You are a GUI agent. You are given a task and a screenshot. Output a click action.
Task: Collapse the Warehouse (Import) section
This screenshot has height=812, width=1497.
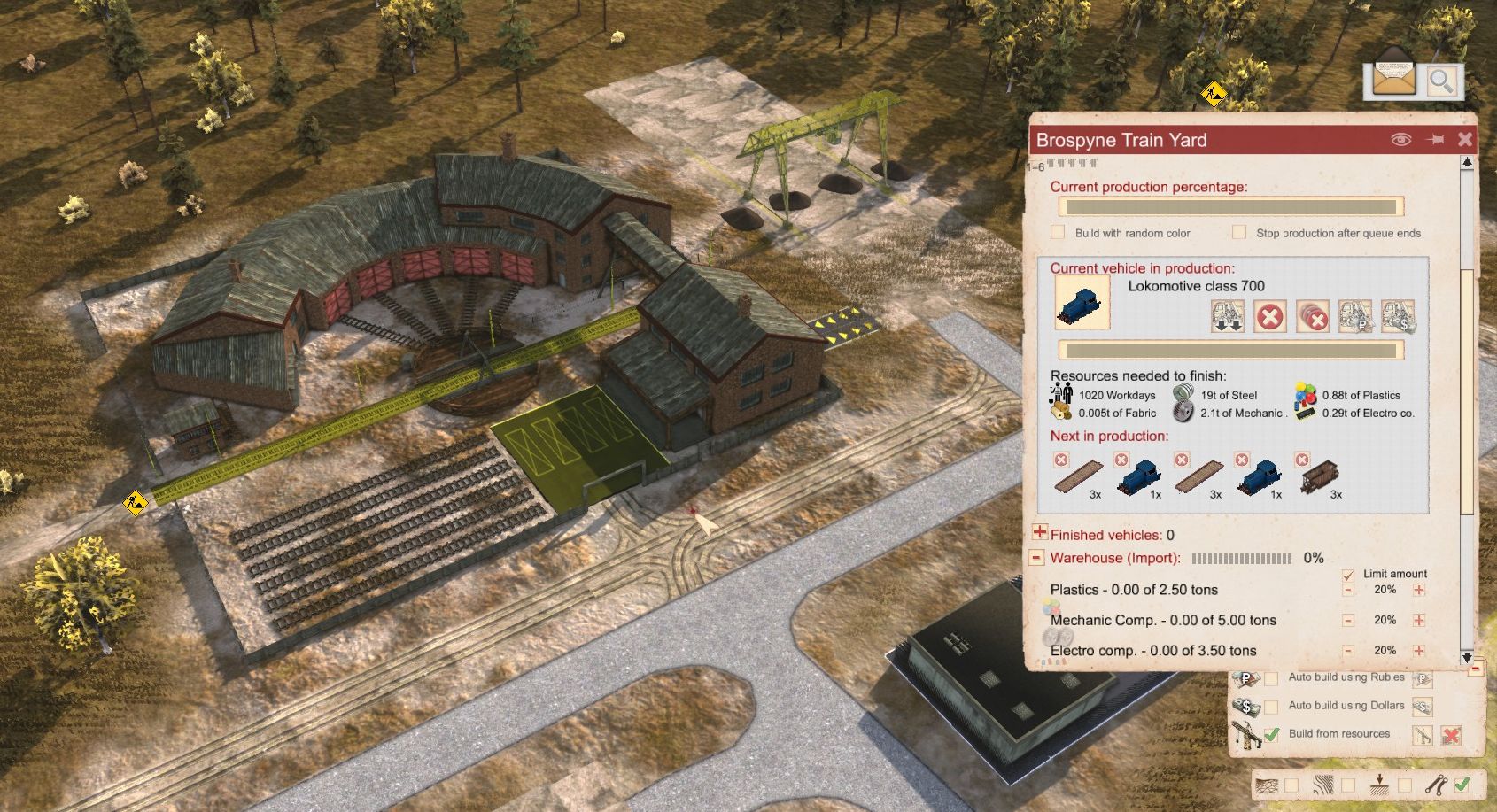tap(1036, 558)
